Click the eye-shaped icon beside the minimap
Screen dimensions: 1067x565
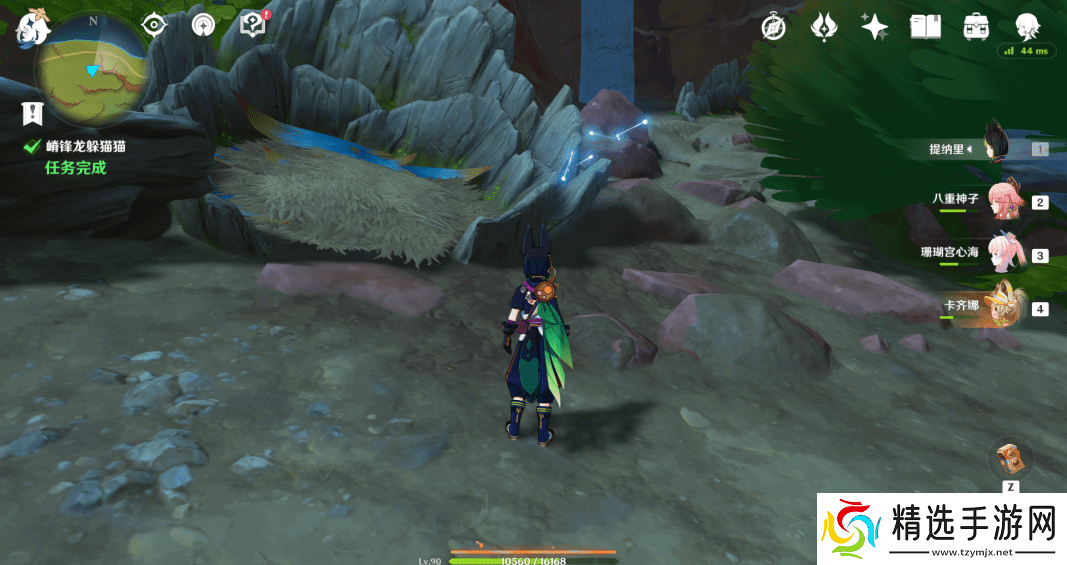[x=153, y=25]
